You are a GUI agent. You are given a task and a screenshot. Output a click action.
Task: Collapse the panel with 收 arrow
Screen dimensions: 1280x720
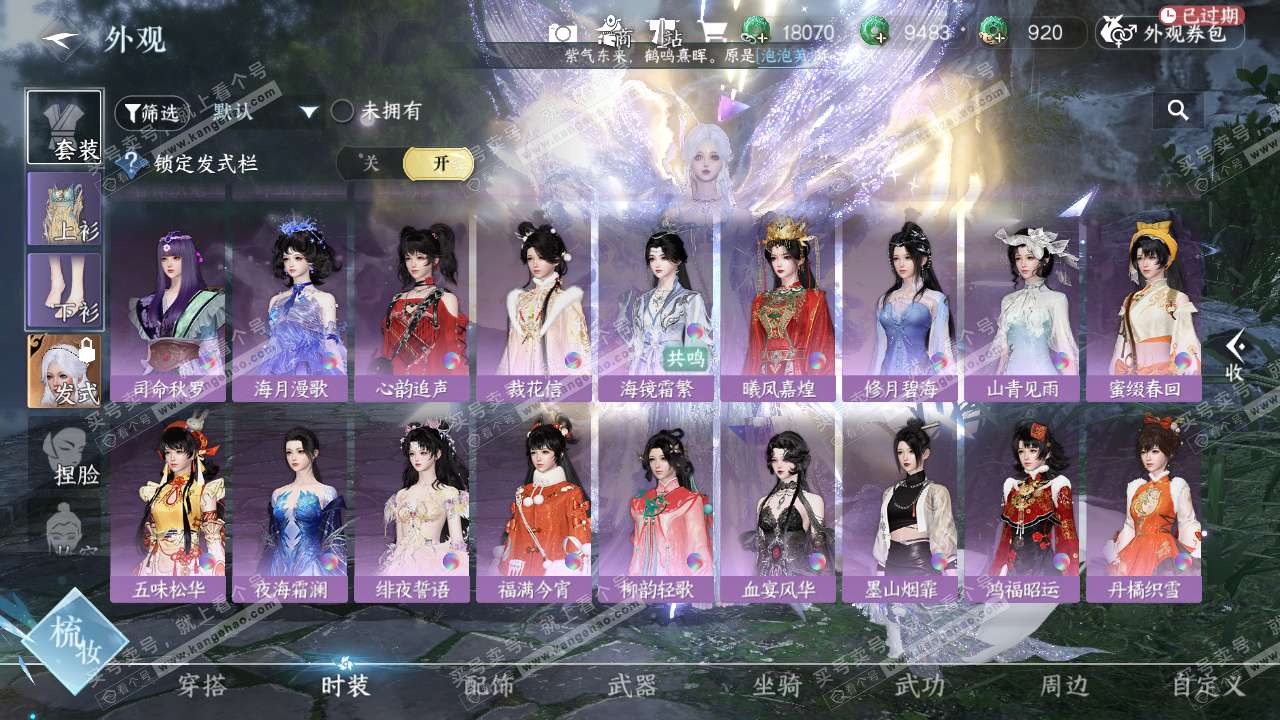click(x=1236, y=356)
